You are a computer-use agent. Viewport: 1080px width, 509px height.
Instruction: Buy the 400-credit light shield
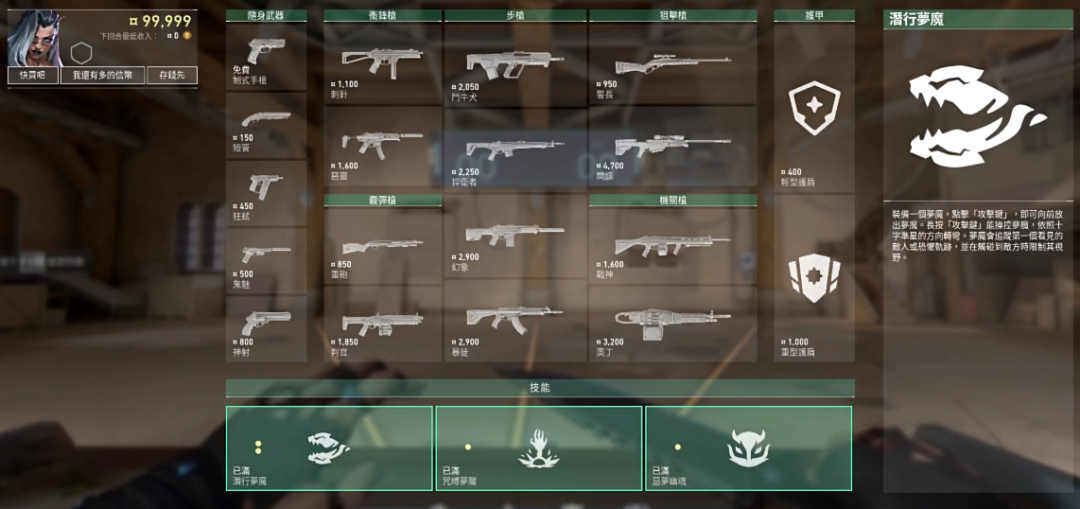pos(814,108)
